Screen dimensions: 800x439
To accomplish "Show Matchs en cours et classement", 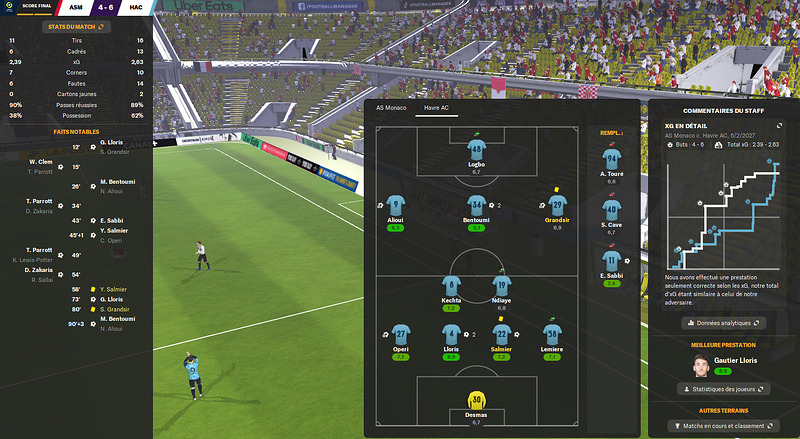I will [x=723, y=426].
